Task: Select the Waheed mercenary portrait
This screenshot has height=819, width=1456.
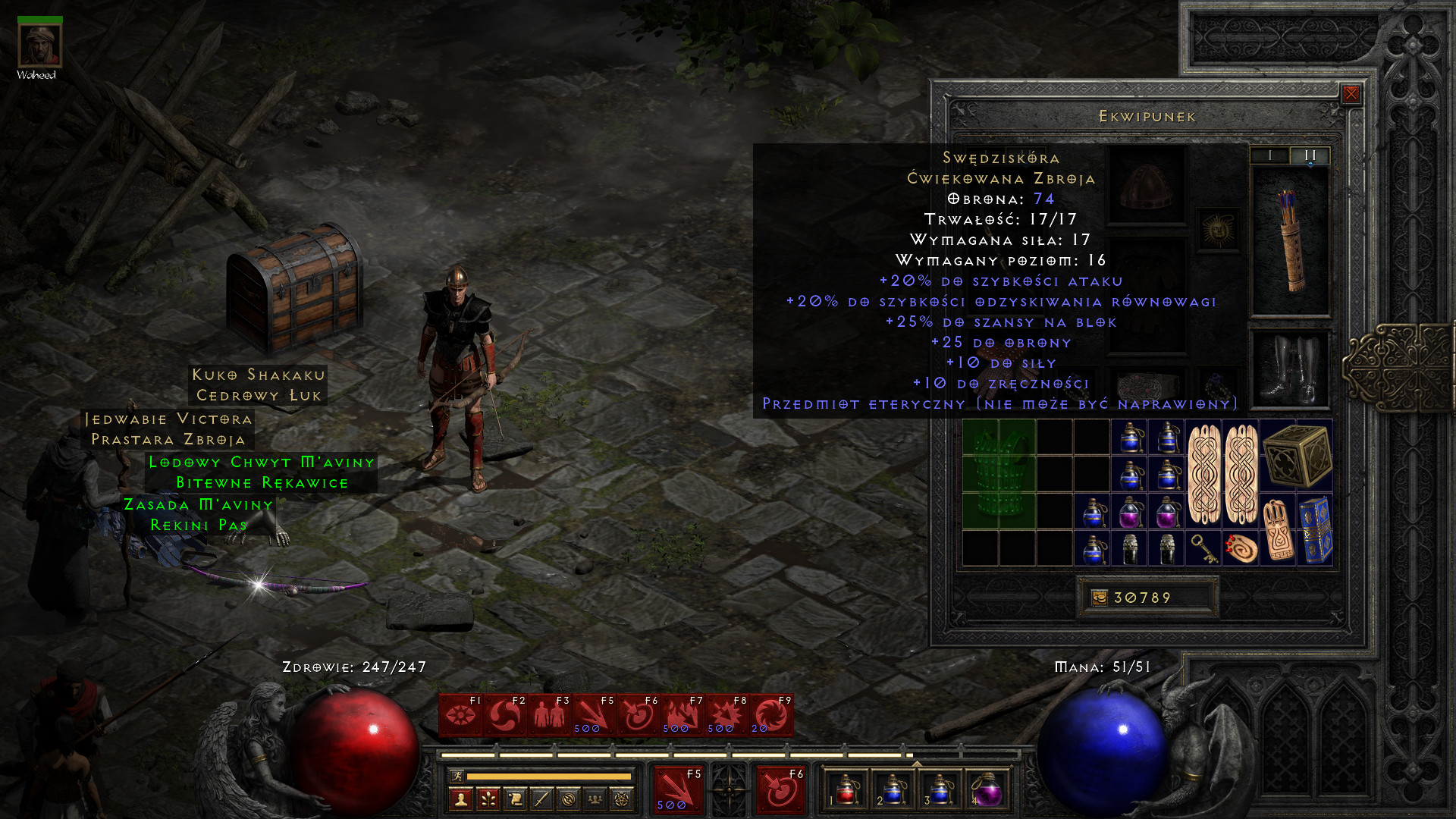Action: click(x=39, y=45)
